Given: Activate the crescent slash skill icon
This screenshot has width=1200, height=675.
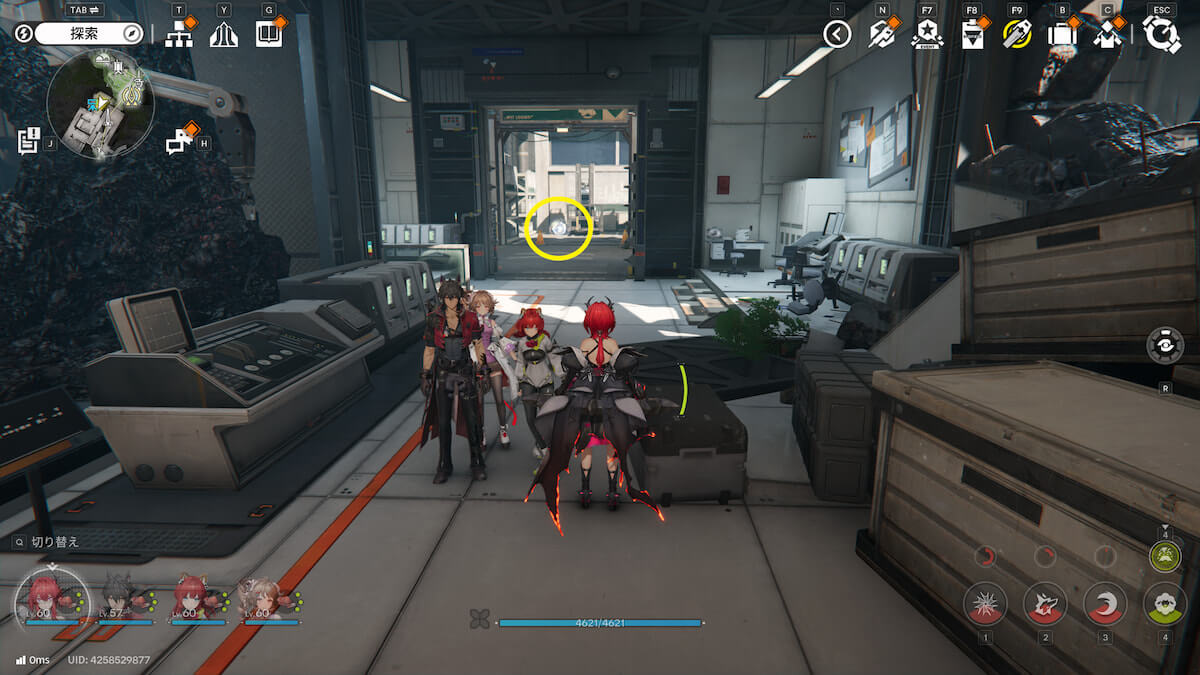Looking at the screenshot, I should point(1105,603).
